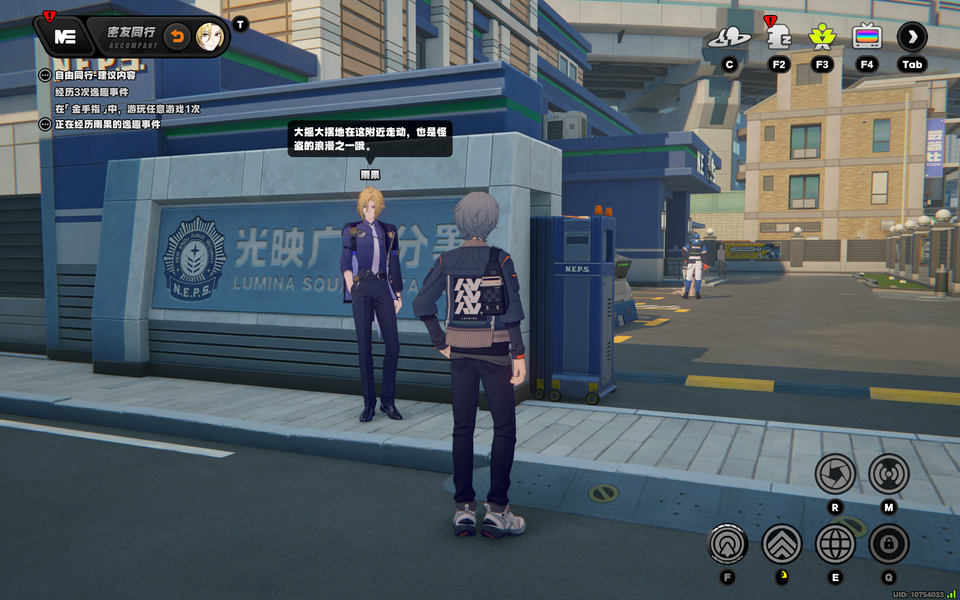Open the rainbow TV icon
This screenshot has width=960, height=600.
point(867,38)
